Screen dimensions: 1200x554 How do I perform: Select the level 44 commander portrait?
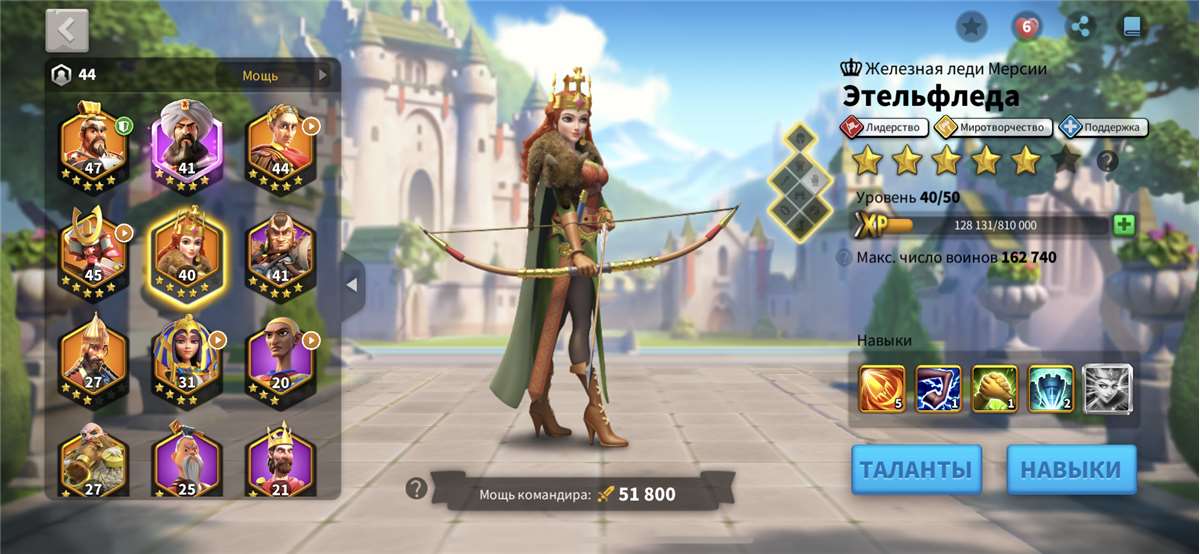click(281, 146)
